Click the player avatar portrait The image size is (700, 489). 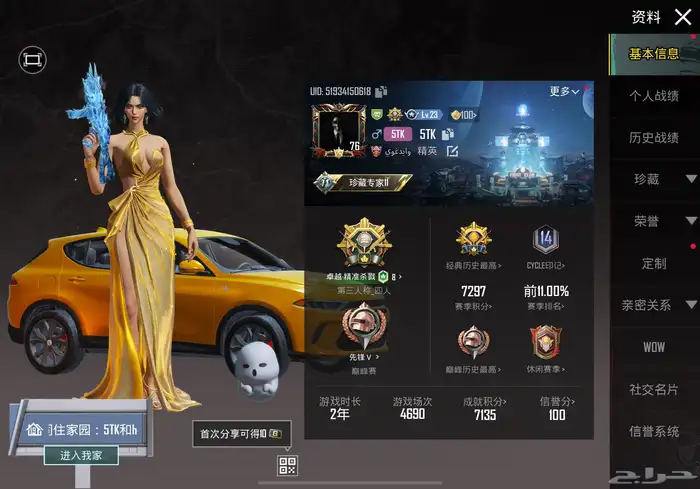[x=336, y=130]
